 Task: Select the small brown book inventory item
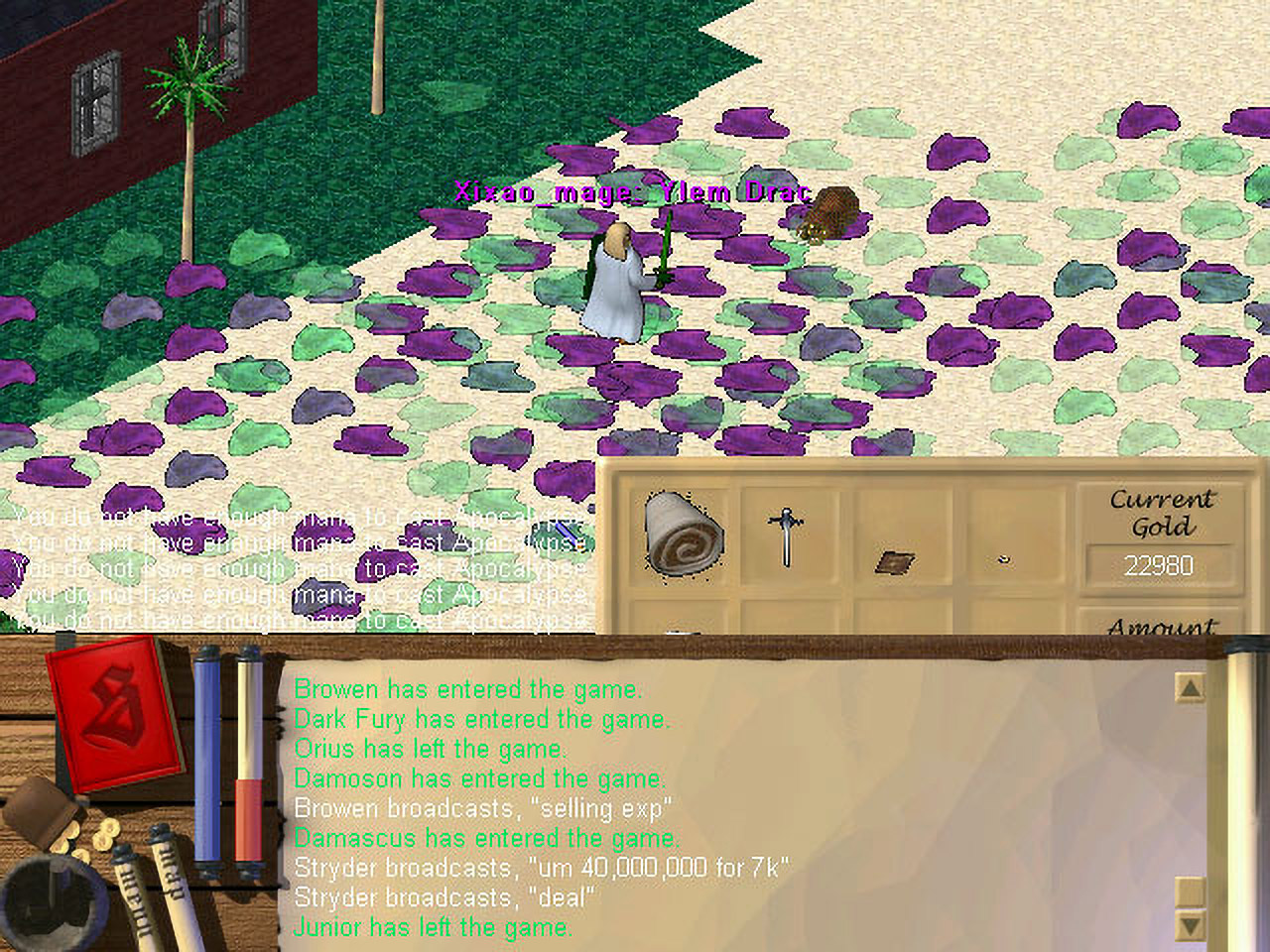(x=894, y=562)
